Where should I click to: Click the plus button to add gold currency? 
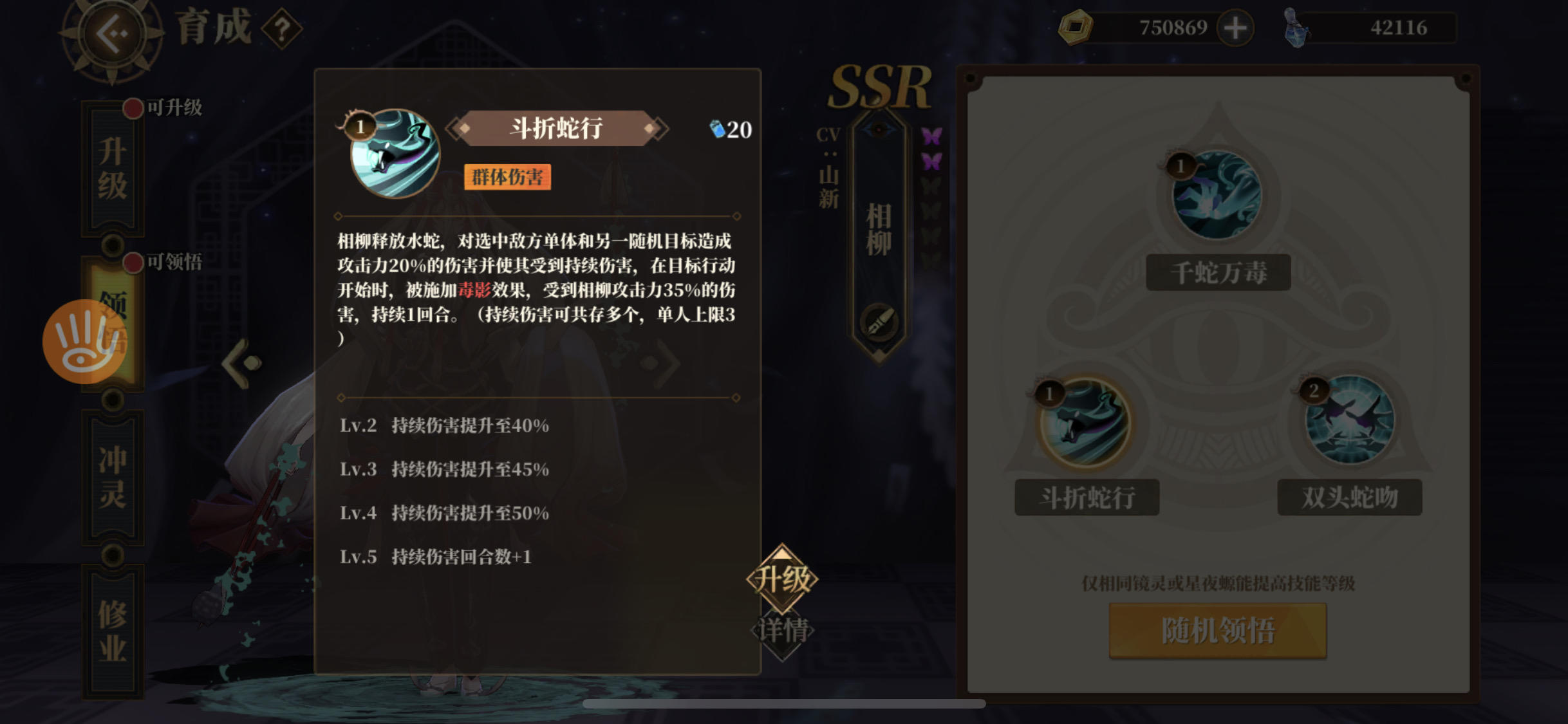(x=1235, y=27)
